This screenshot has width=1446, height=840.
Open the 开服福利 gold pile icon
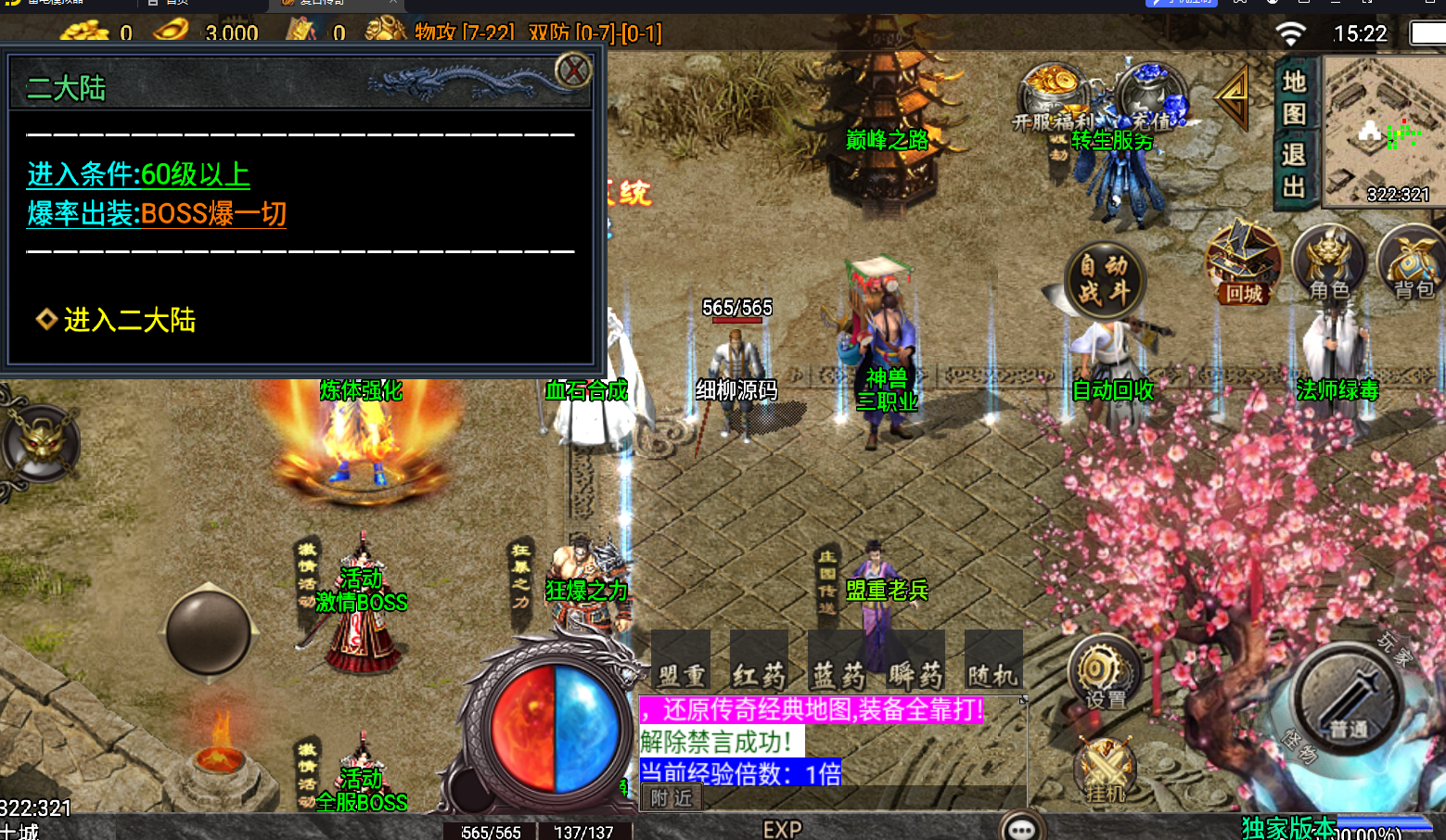click(1053, 95)
